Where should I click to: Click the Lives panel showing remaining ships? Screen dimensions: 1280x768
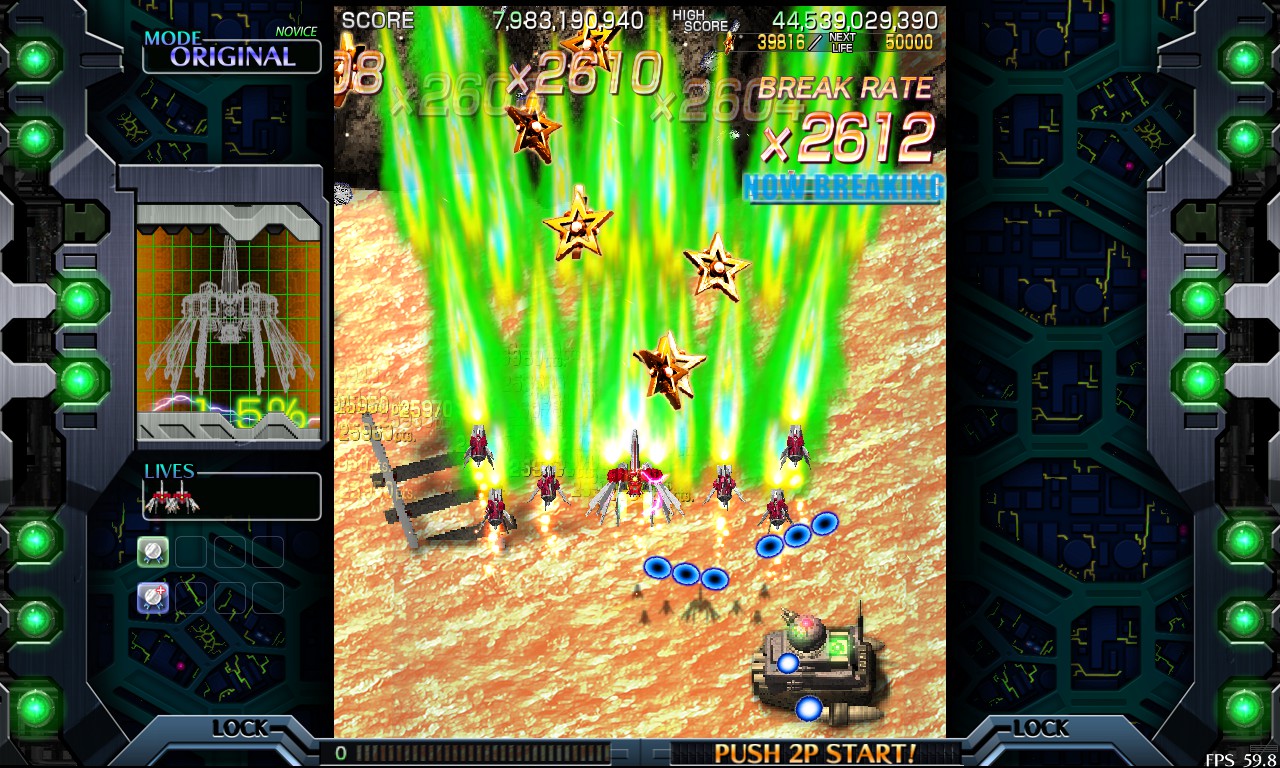point(231,494)
